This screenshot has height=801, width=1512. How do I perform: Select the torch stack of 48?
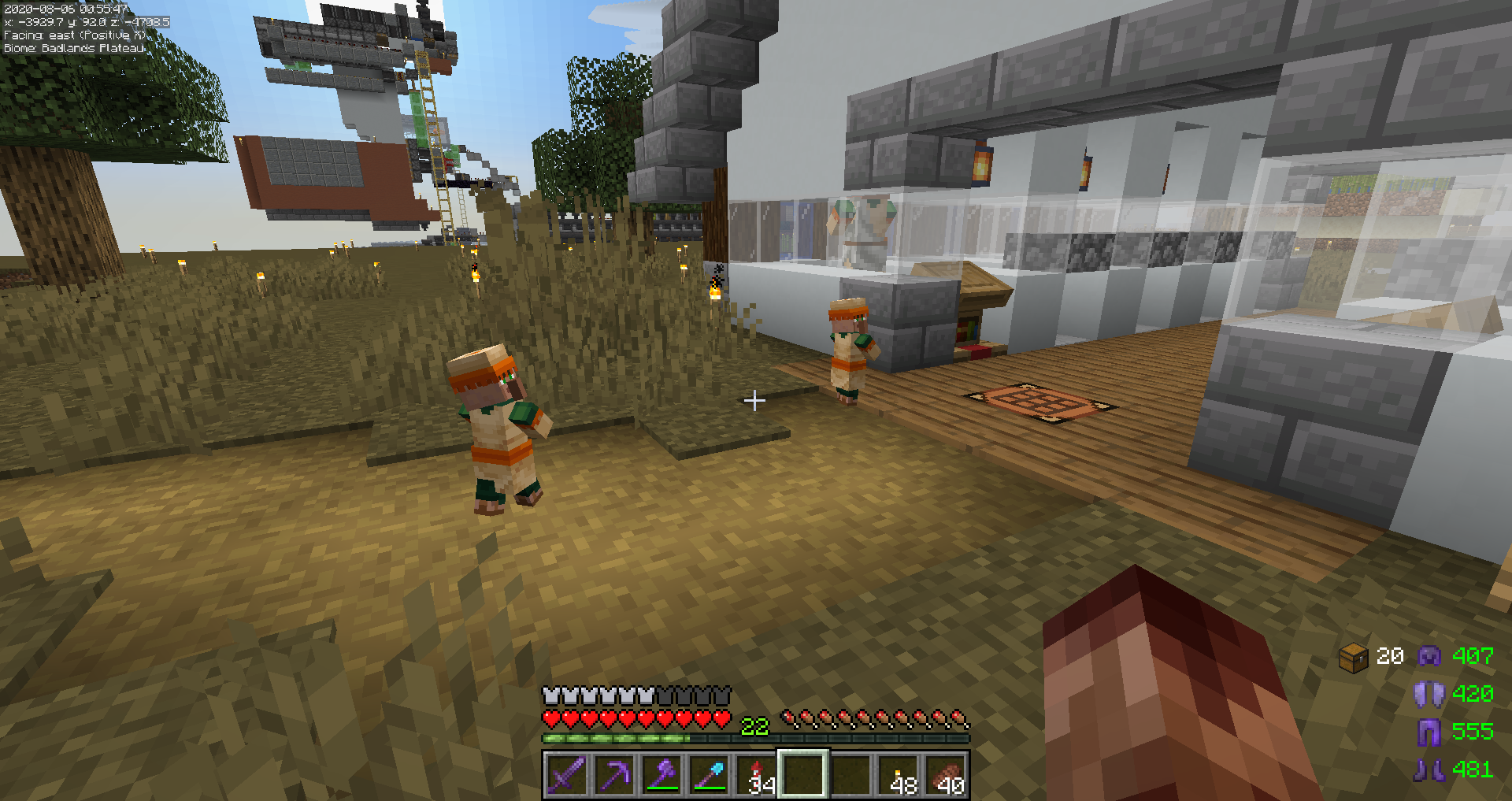coord(899,774)
